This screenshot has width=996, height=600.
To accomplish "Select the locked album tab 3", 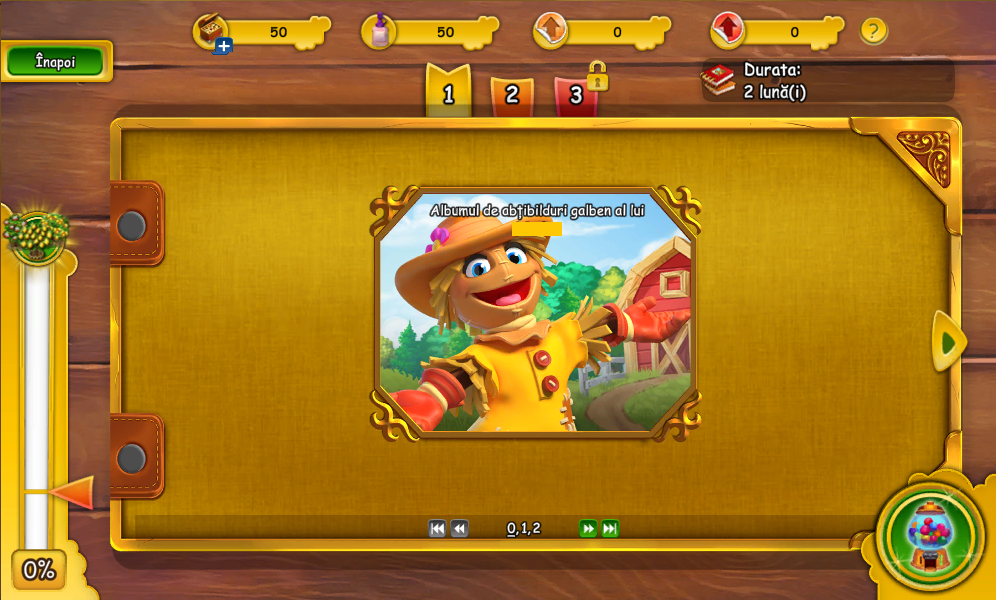I will [x=576, y=95].
